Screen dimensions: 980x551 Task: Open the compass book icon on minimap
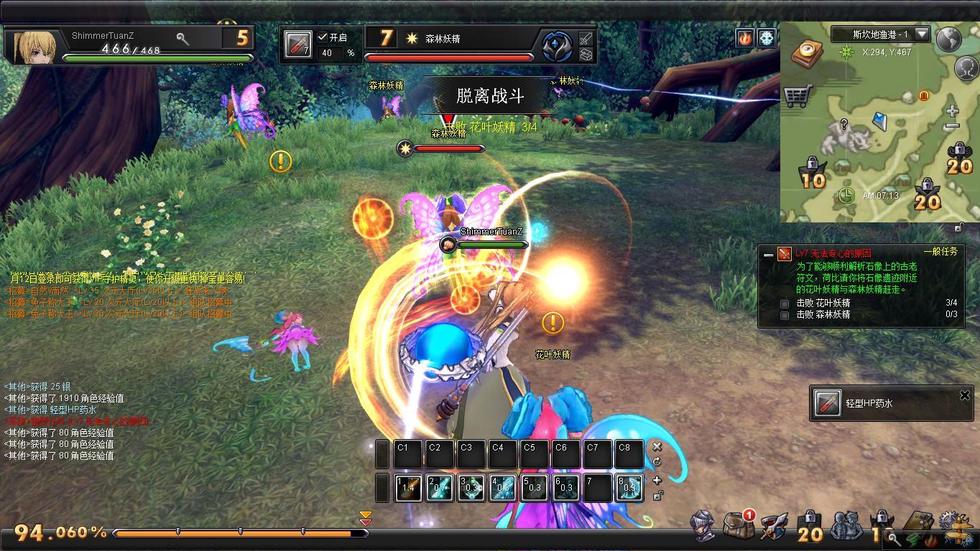[805, 53]
